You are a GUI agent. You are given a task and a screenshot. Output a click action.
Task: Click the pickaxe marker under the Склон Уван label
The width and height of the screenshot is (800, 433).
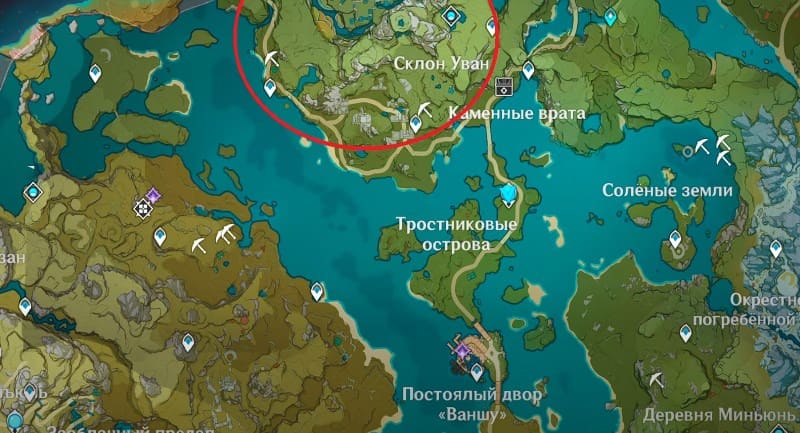tap(426, 109)
